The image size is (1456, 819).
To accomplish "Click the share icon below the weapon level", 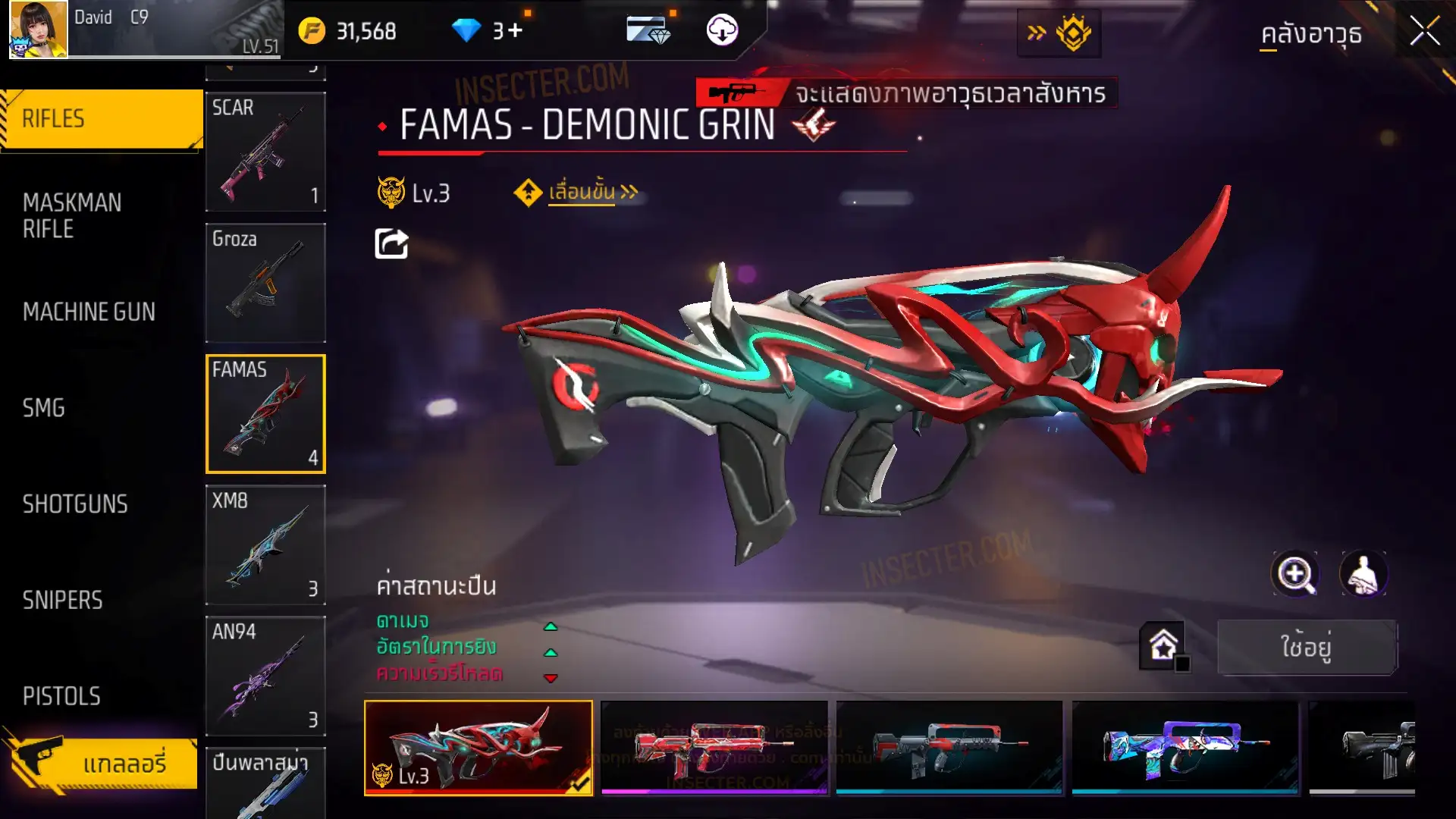I will (x=391, y=244).
